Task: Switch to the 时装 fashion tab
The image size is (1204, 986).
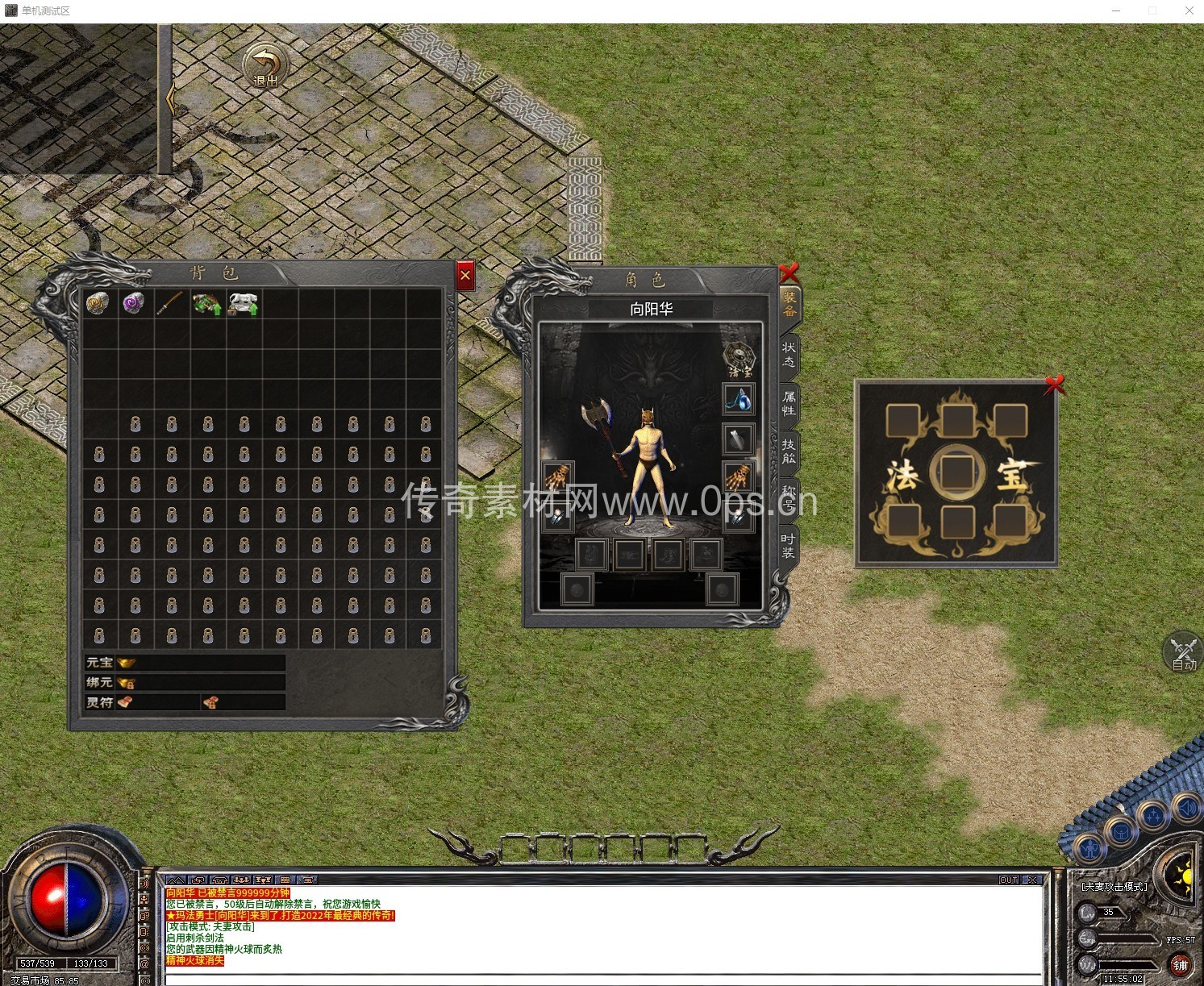Action: [x=788, y=545]
